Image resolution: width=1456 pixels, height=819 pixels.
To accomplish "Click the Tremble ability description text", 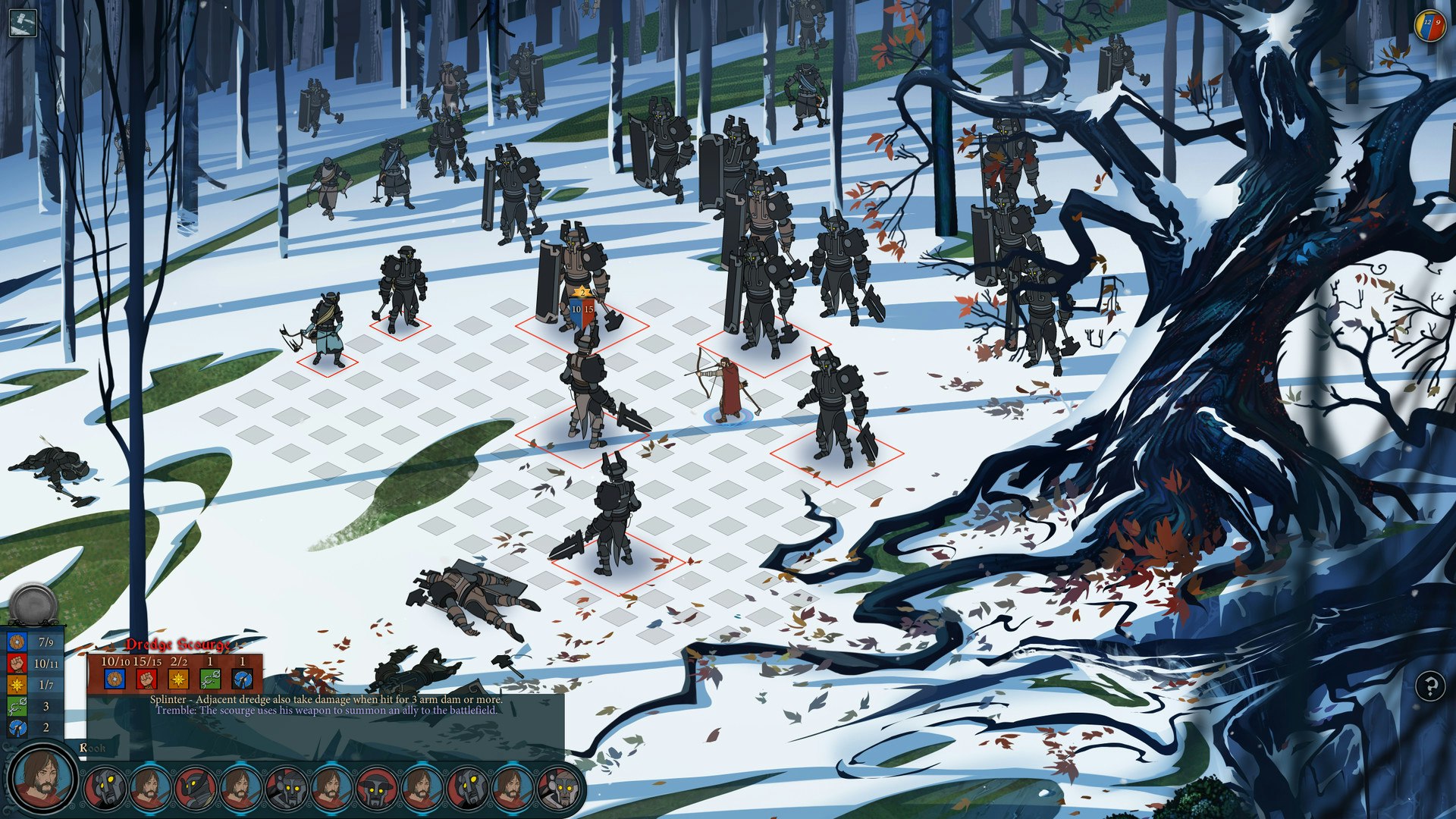I will coord(326,711).
